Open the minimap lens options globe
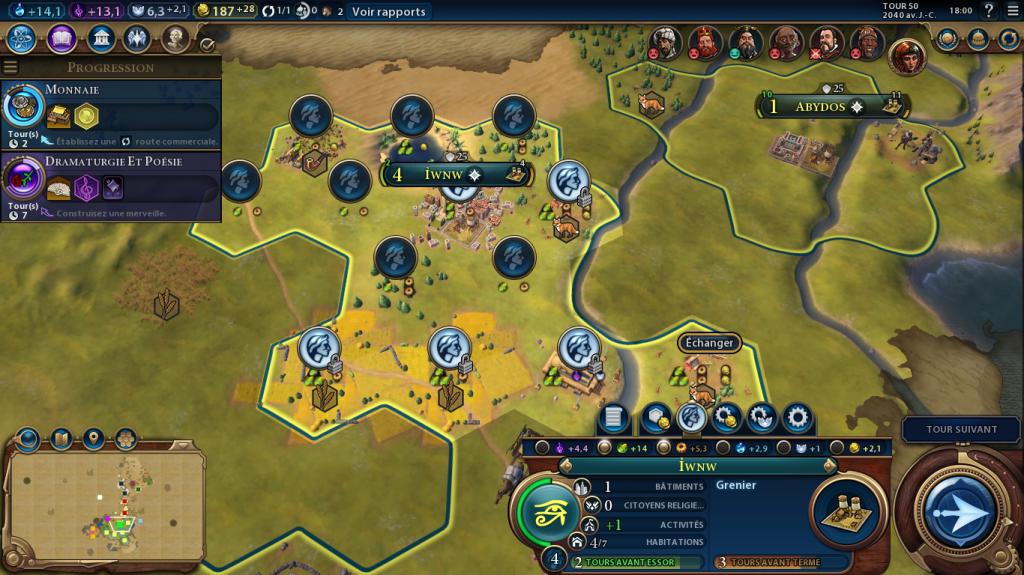The height and width of the screenshot is (575, 1024). click(x=27, y=439)
